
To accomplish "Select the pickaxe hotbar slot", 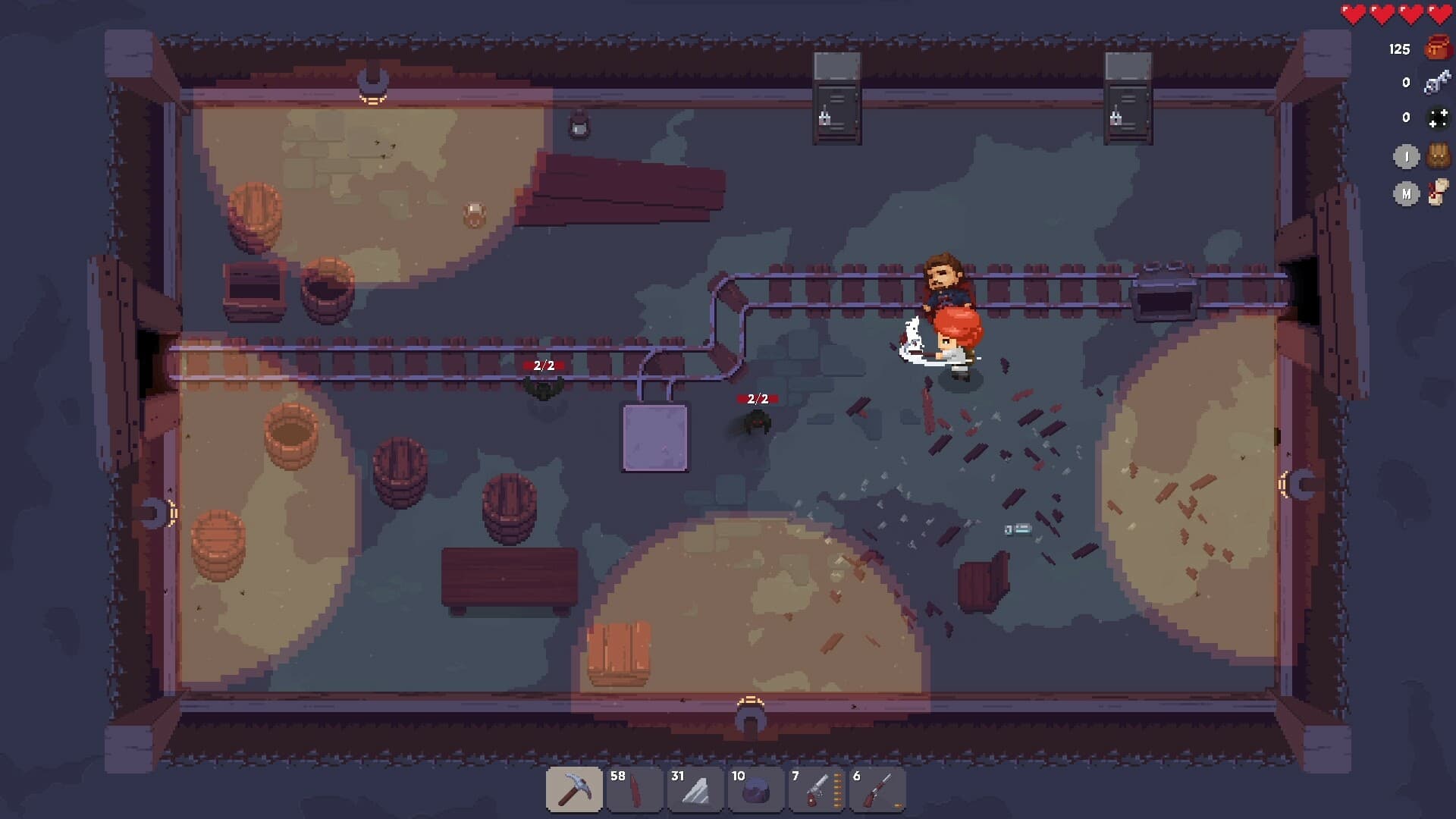I will (x=574, y=789).
